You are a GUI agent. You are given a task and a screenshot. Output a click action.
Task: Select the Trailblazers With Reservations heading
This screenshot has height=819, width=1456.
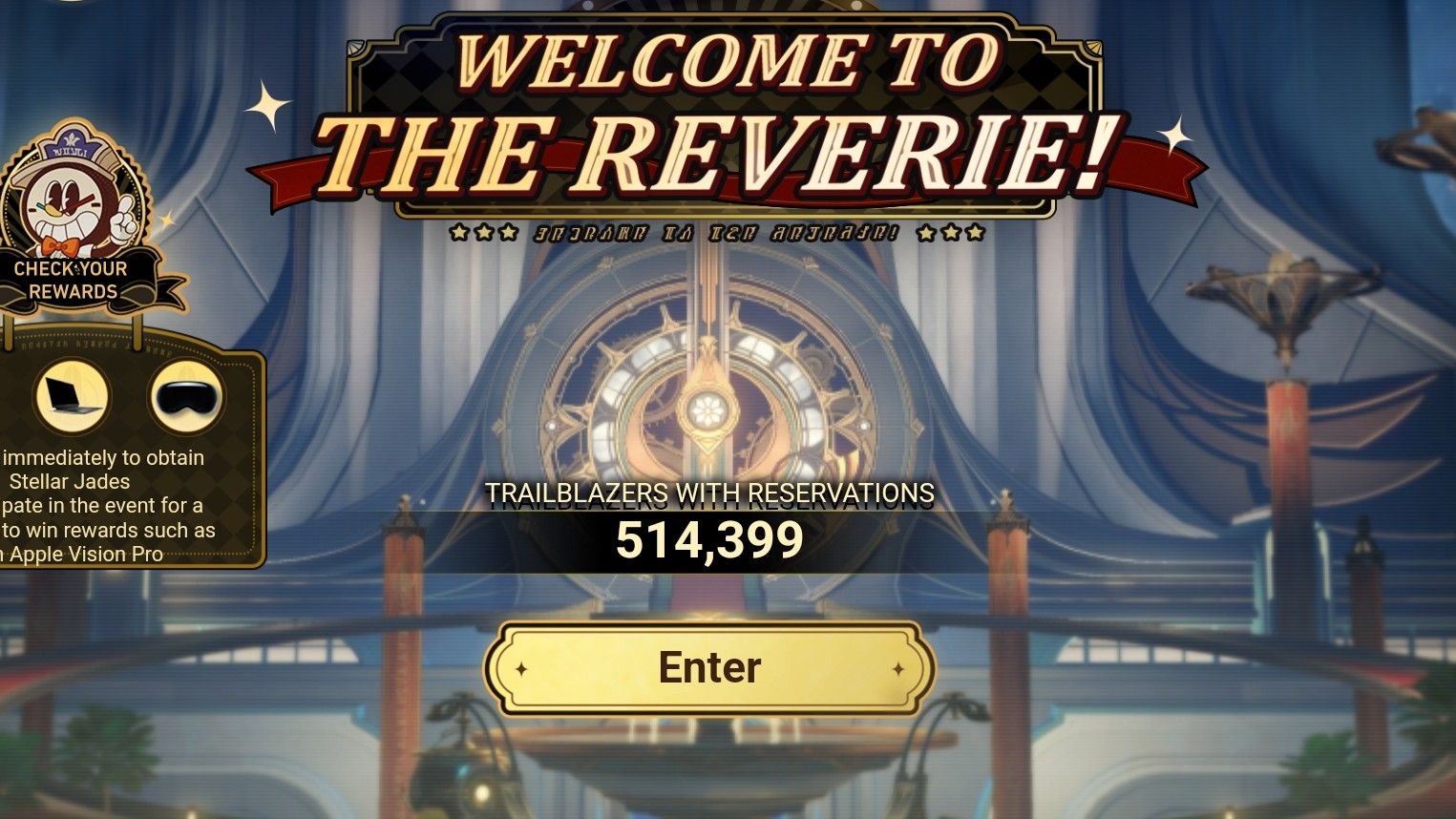tap(710, 495)
